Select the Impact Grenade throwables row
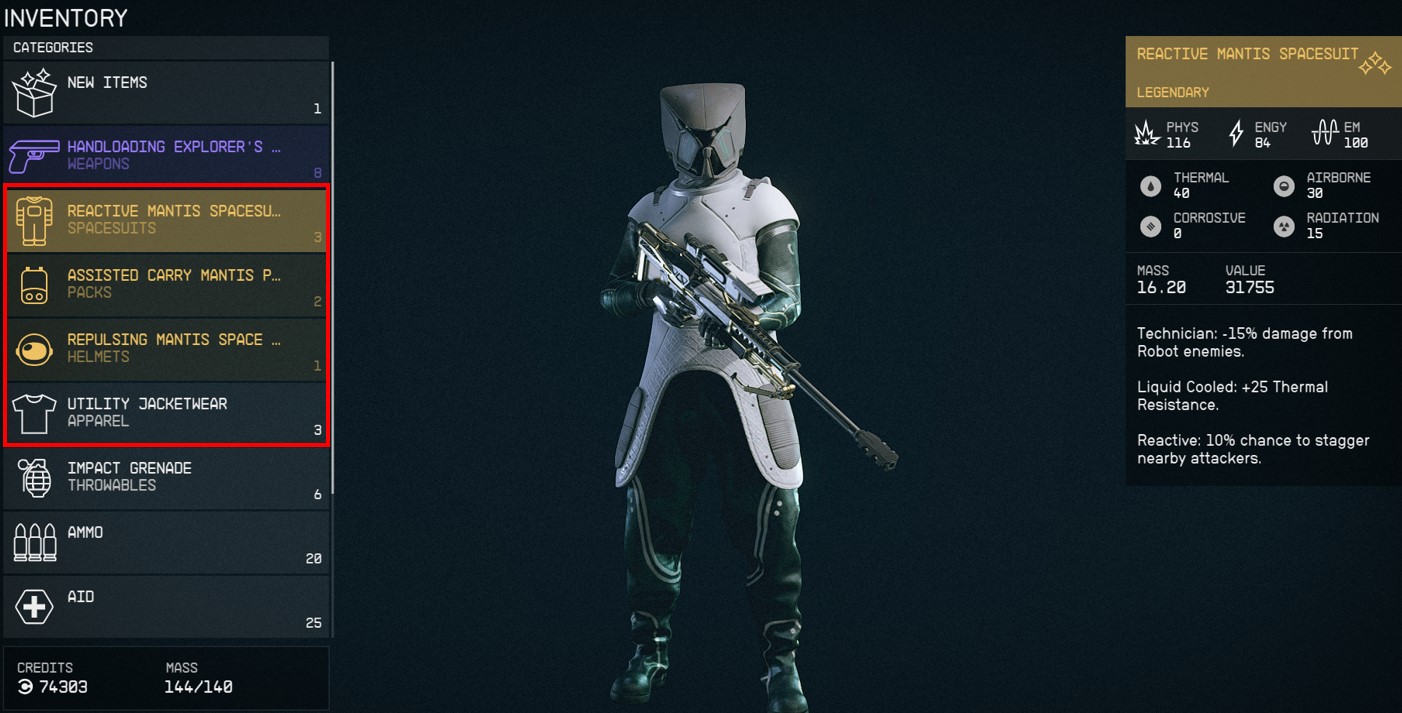Image resolution: width=1402 pixels, height=713 pixels. click(166, 476)
